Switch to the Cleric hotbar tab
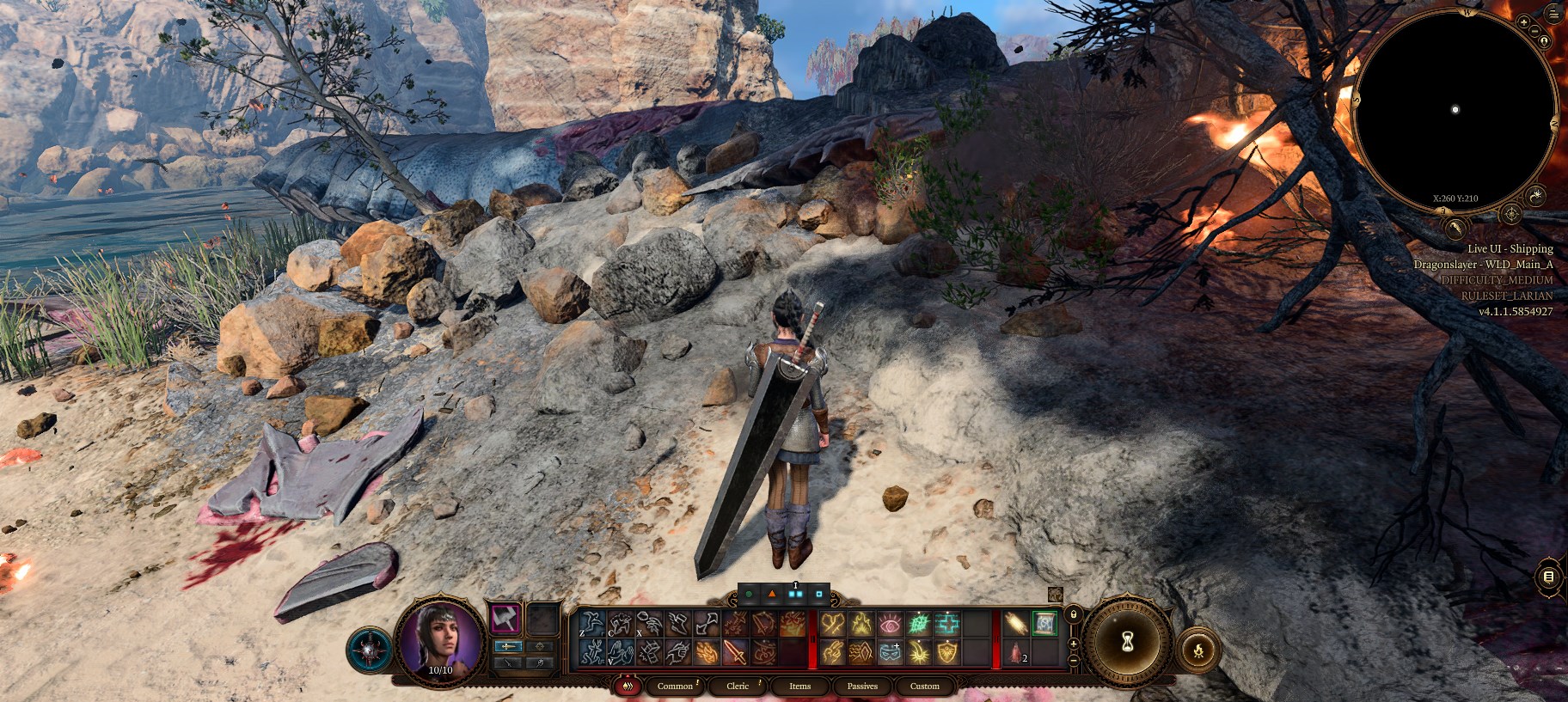Image resolution: width=1568 pixels, height=702 pixels. (x=738, y=686)
